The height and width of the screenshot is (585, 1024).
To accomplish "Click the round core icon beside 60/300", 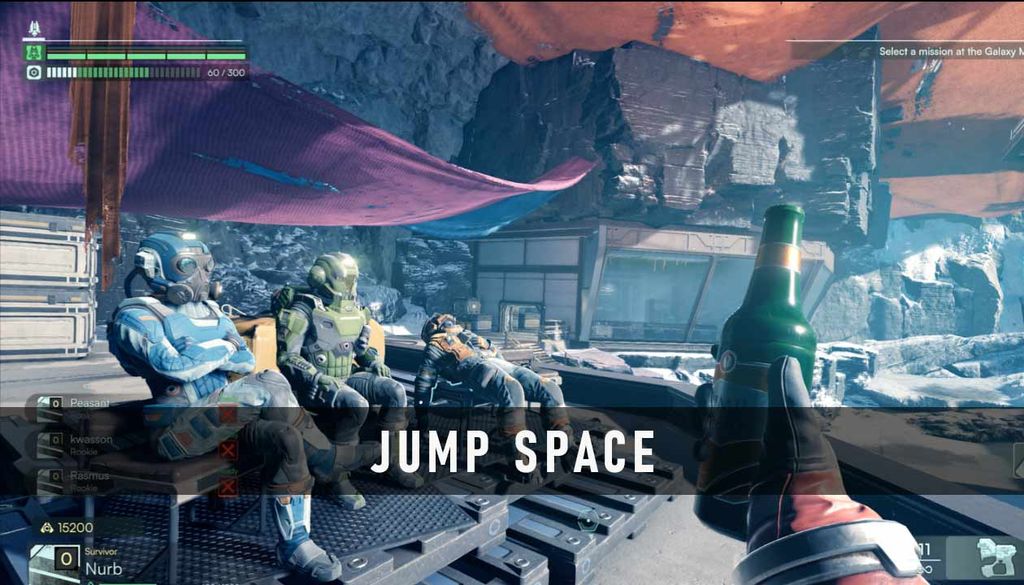I will click(x=34, y=72).
